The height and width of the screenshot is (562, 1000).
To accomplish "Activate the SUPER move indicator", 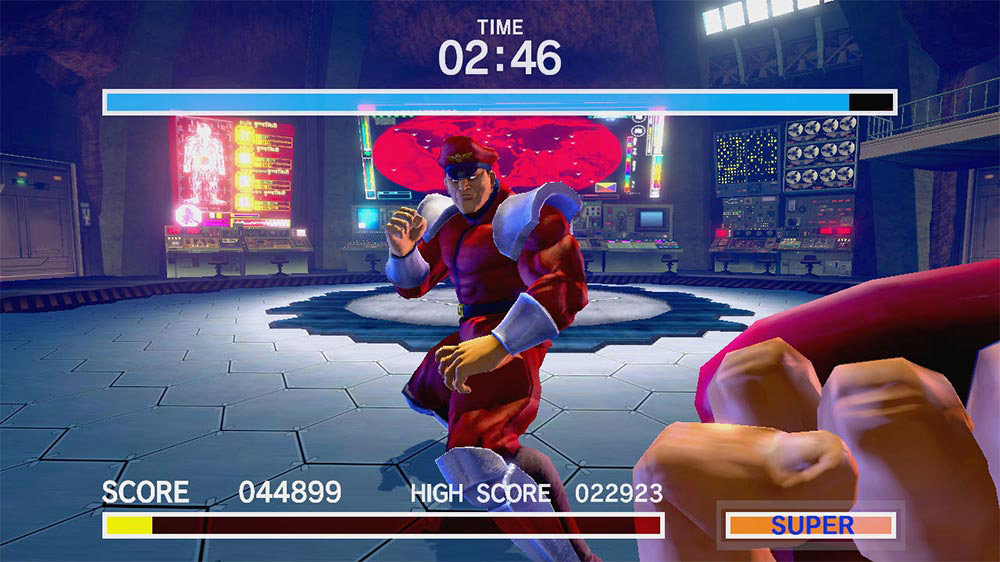I will point(811,525).
